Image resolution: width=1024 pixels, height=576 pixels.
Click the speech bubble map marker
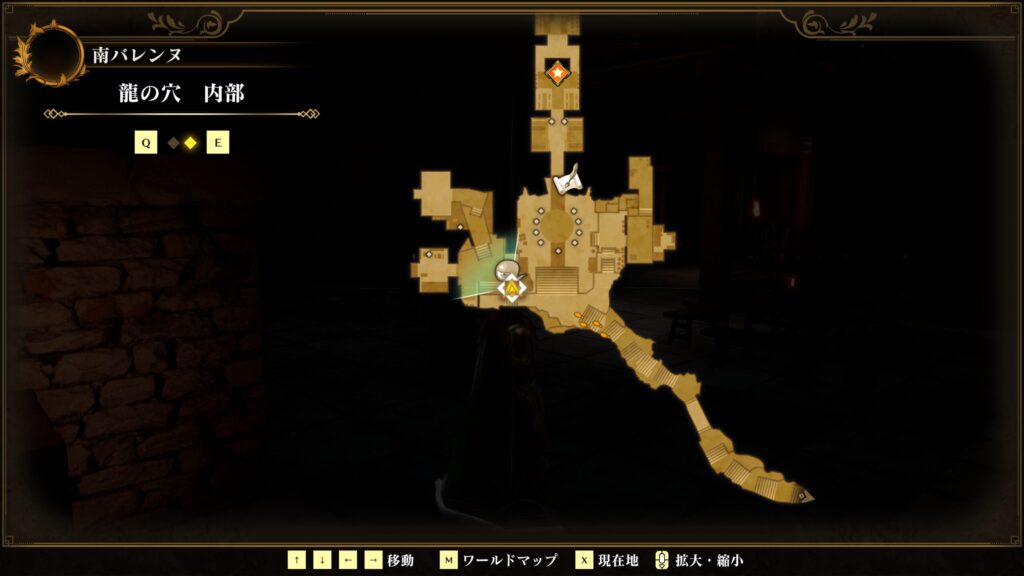pos(508,269)
